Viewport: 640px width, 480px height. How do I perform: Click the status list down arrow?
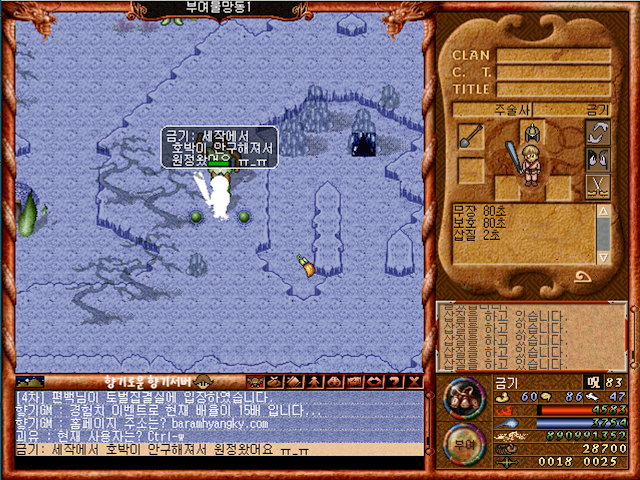pos(604,257)
